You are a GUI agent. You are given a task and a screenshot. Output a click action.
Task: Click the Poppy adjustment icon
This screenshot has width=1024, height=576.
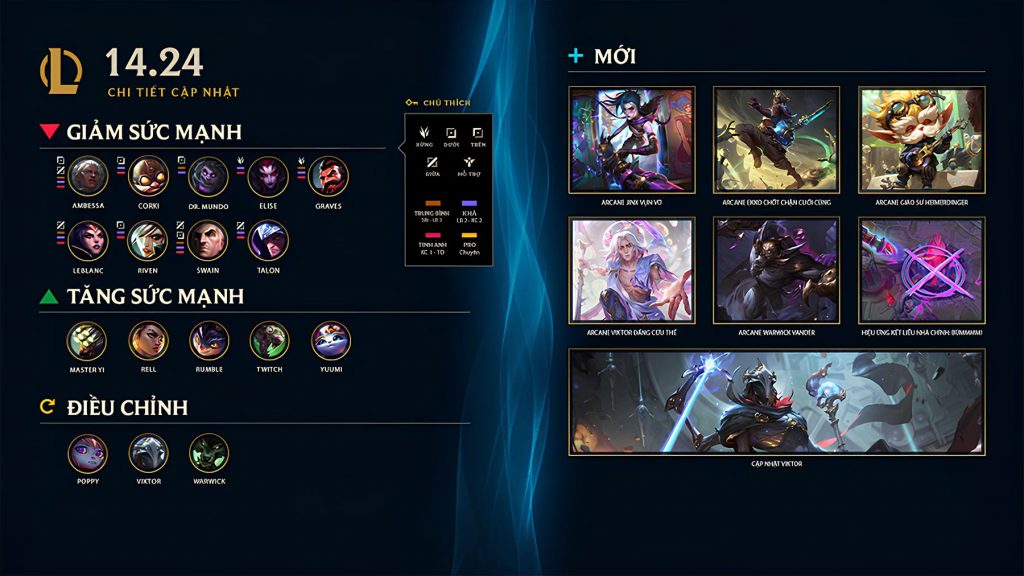coord(87,453)
